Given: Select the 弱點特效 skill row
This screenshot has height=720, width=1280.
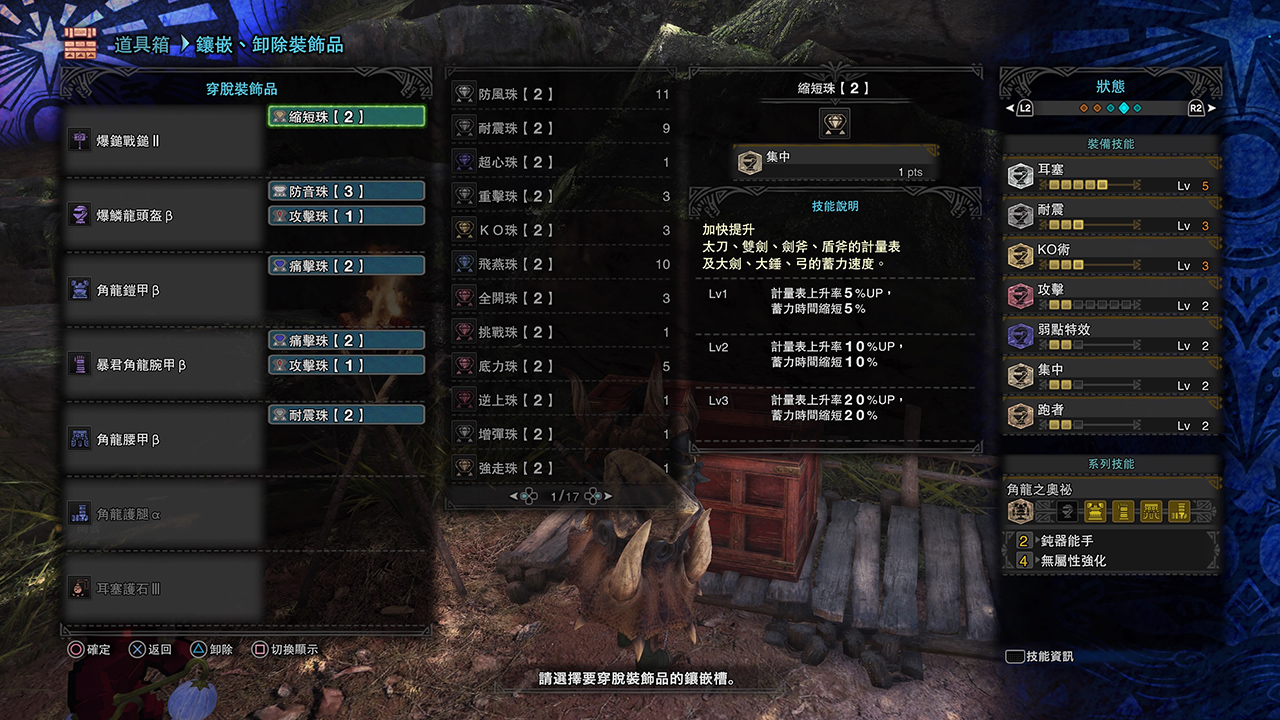Looking at the screenshot, I should 1110,337.
